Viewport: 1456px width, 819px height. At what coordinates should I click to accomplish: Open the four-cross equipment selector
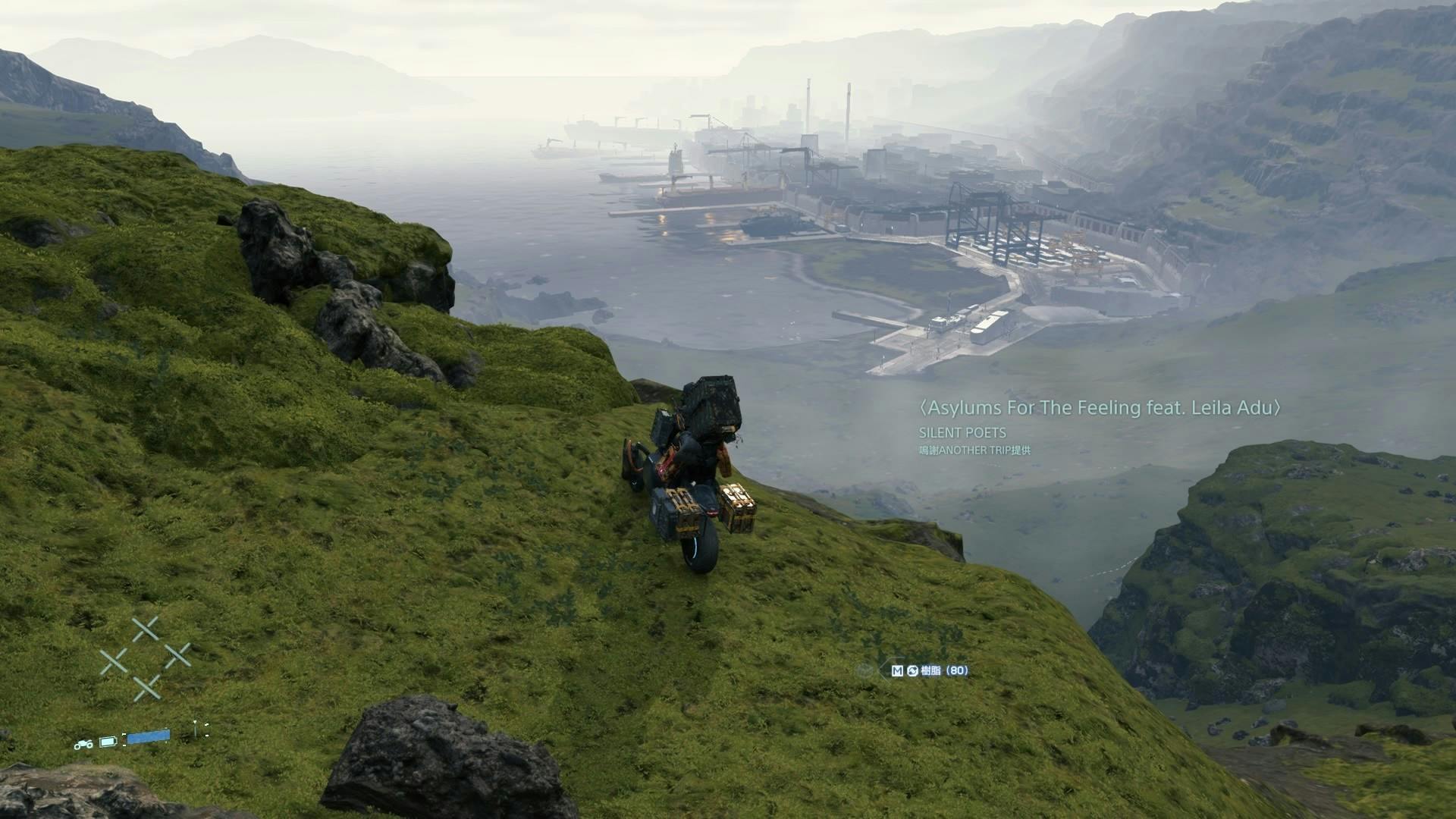click(146, 658)
